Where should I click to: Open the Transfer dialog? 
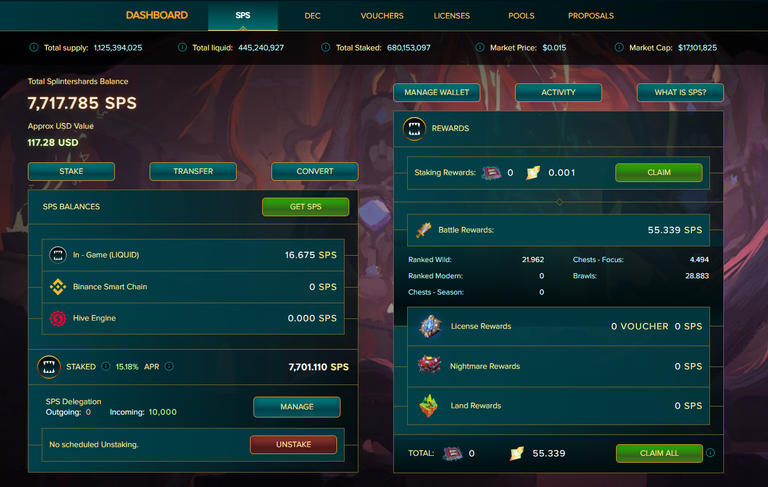(x=193, y=171)
